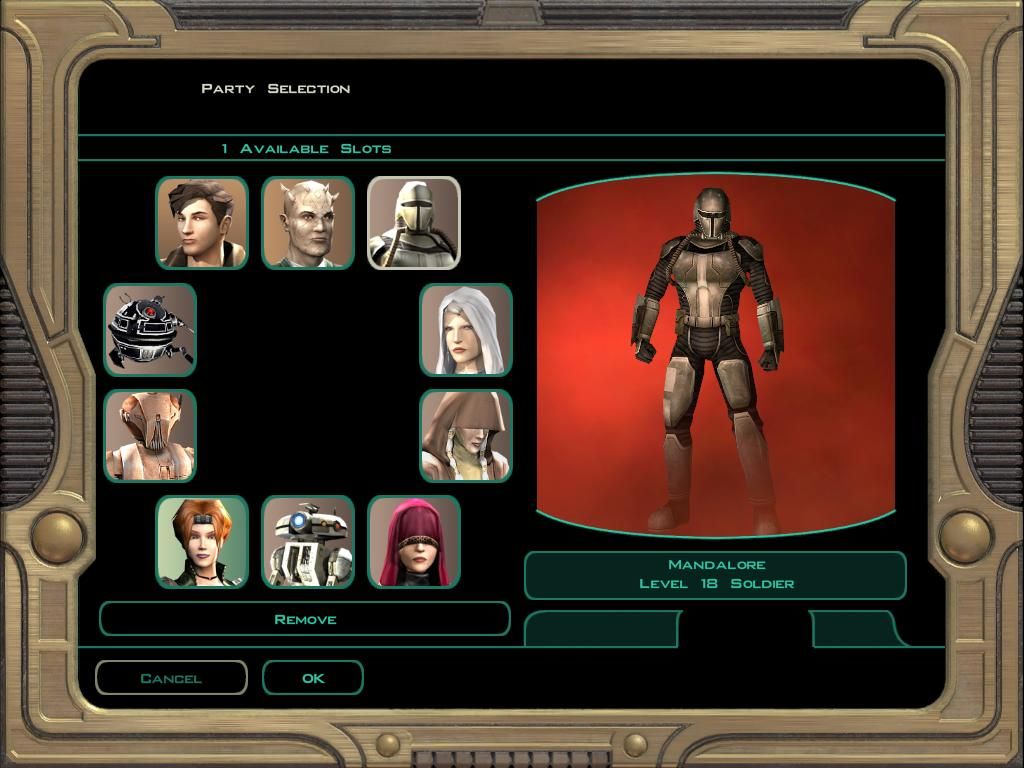Cancel the party selection
This screenshot has width=1024, height=768.
point(171,678)
